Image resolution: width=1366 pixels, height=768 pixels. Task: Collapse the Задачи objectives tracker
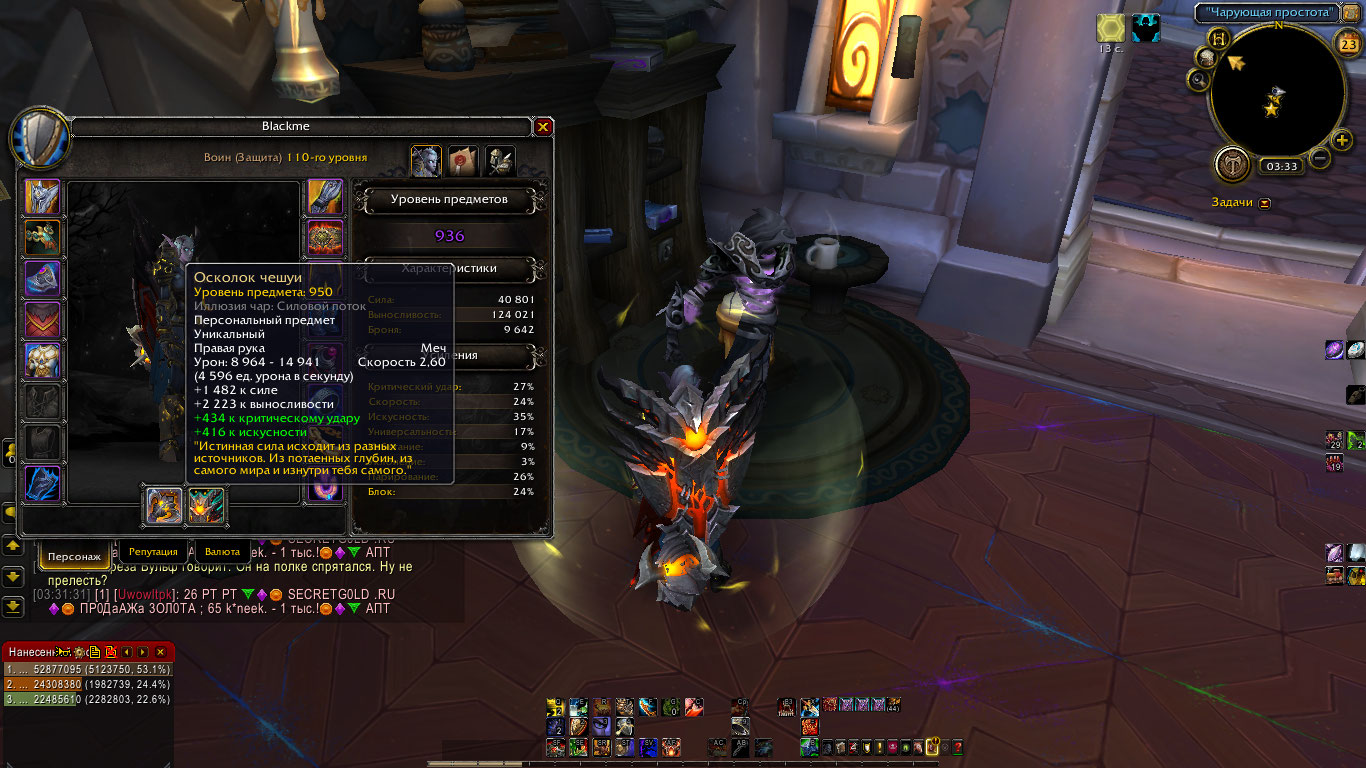pos(1265,202)
